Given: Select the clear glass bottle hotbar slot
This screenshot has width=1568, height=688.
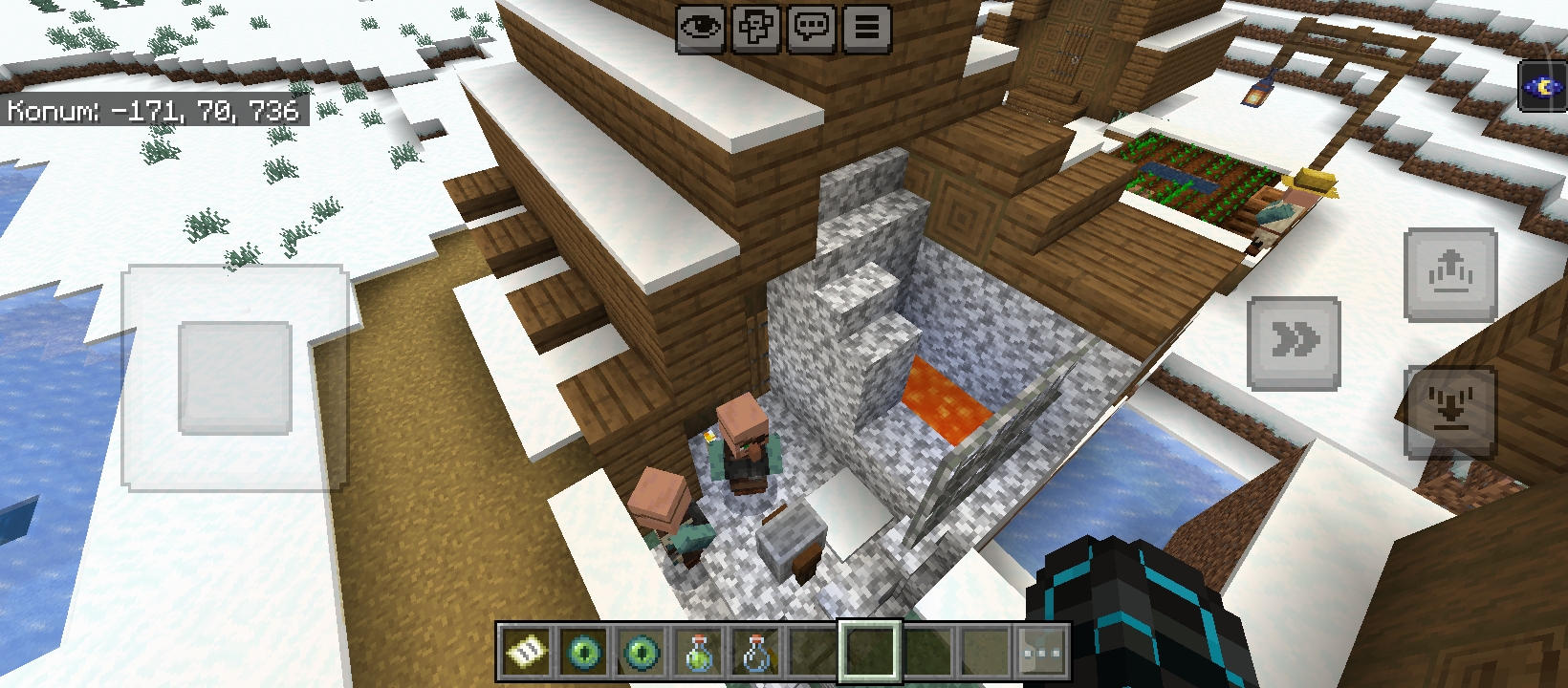Looking at the screenshot, I should [x=756, y=653].
